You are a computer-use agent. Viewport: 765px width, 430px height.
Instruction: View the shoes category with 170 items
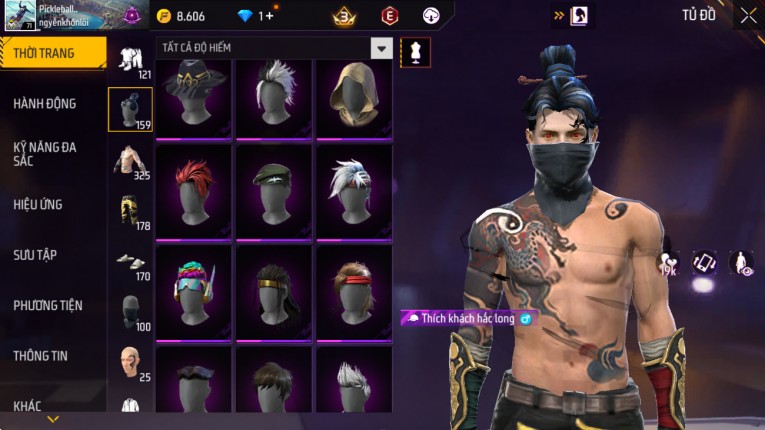click(x=130, y=262)
